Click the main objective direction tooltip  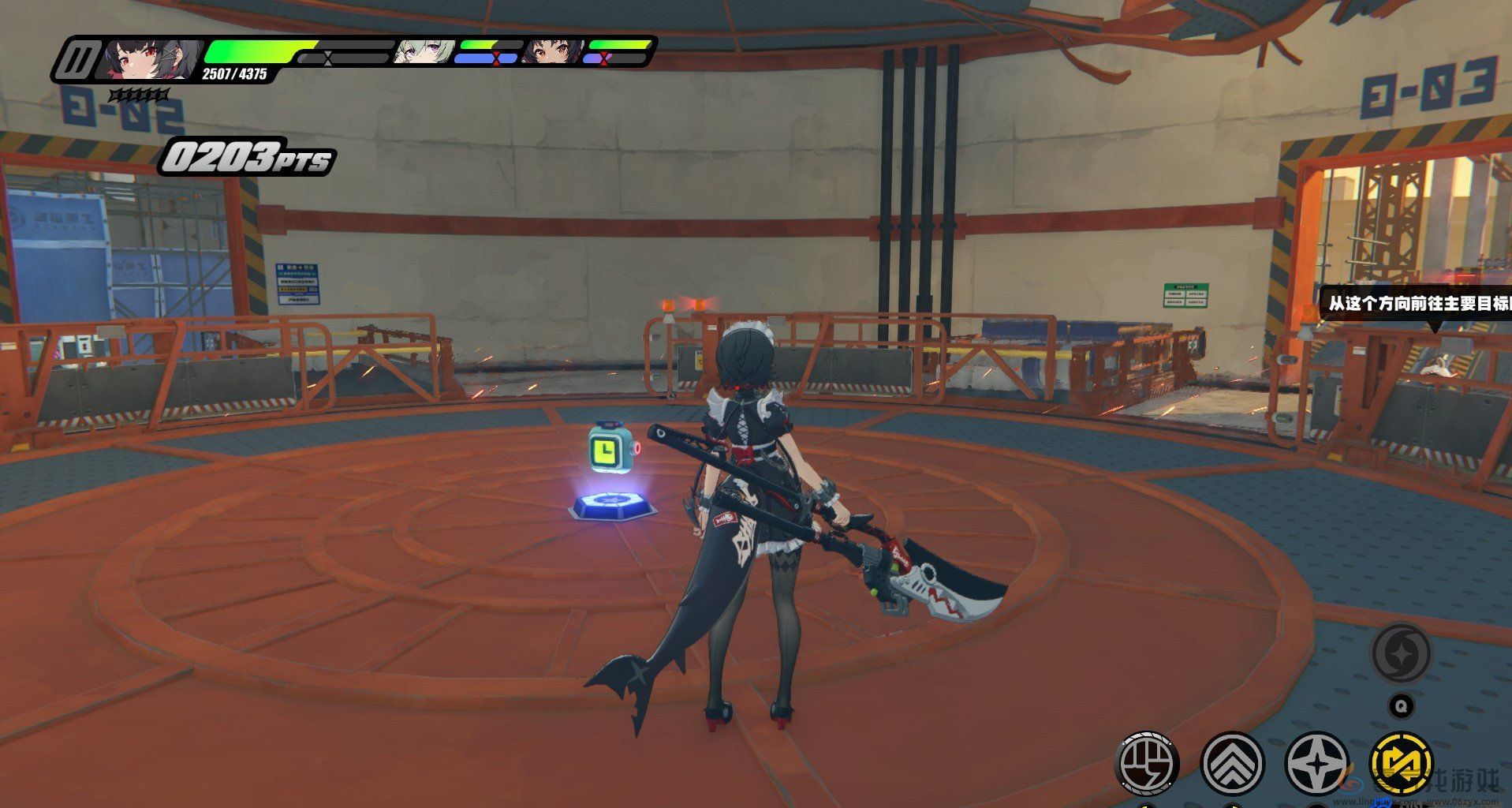pos(1417,304)
